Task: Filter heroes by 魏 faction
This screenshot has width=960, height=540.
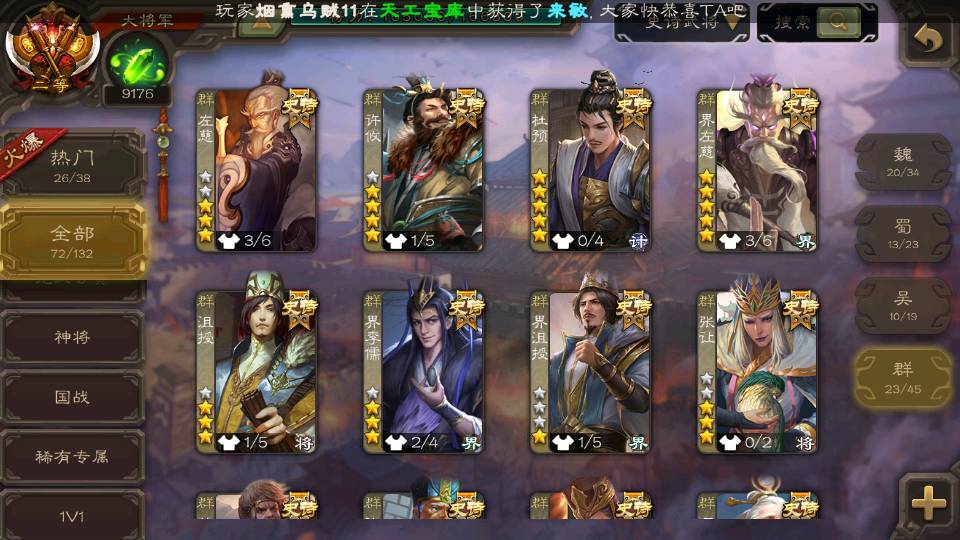Action: [903, 161]
